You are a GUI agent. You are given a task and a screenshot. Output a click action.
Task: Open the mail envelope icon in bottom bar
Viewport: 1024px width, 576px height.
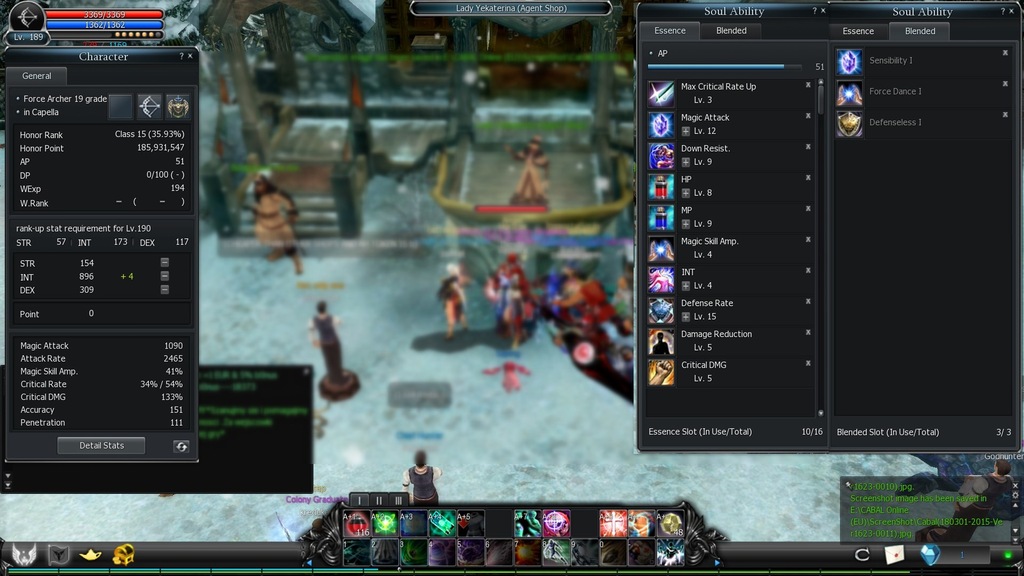[x=895, y=554]
